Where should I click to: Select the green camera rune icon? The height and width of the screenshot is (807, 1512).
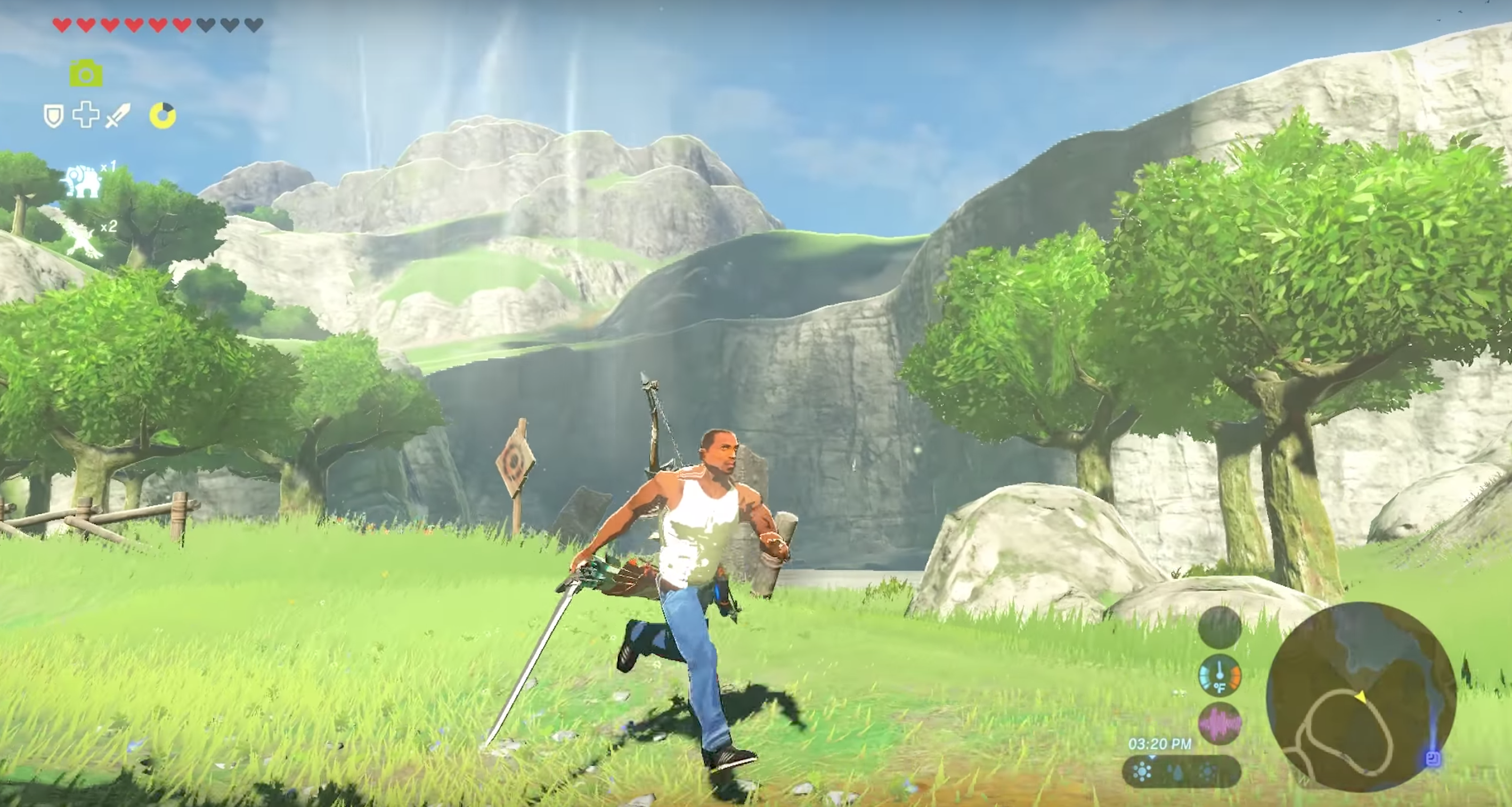[86, 74]
